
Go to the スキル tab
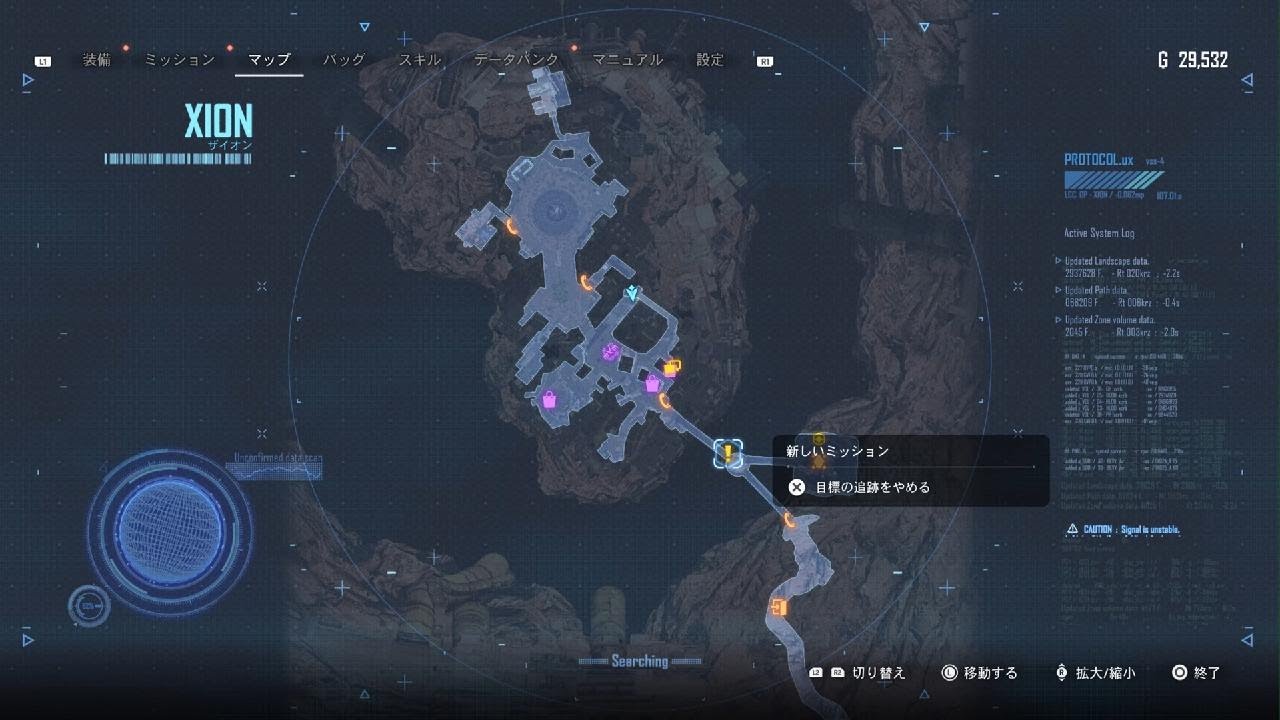click(420, 60)
